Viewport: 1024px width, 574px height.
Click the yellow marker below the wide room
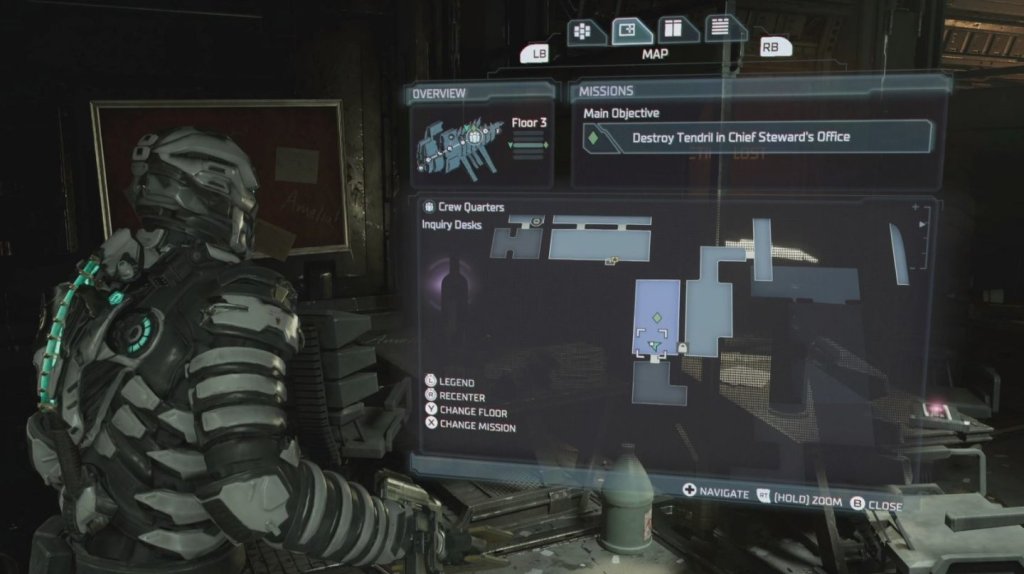tap(611, 262)
